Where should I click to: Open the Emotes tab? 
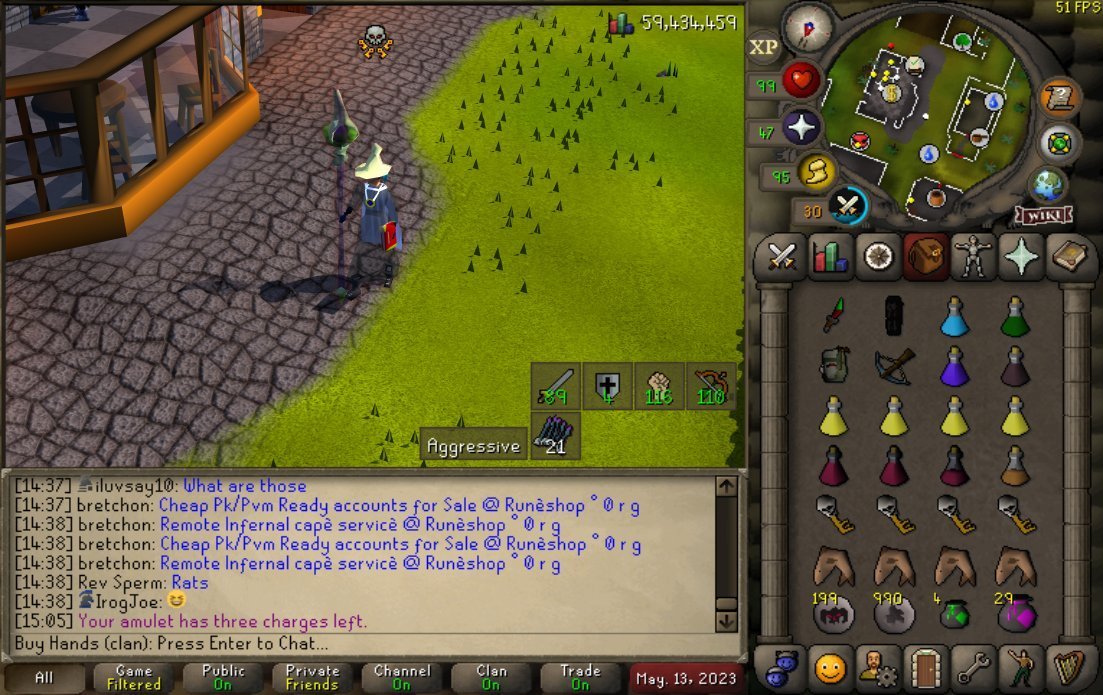coord(1020,667)
